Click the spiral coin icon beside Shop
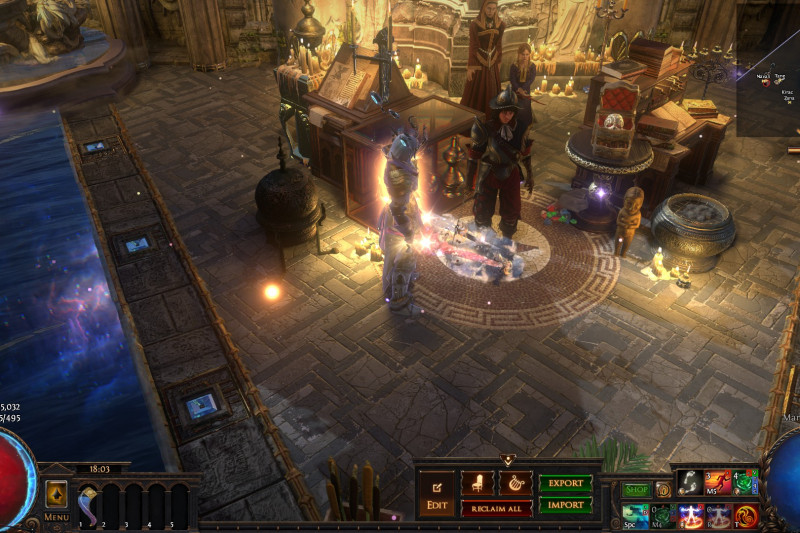The height and width of the screenshot is (533, 800). [x=663, y=490]
